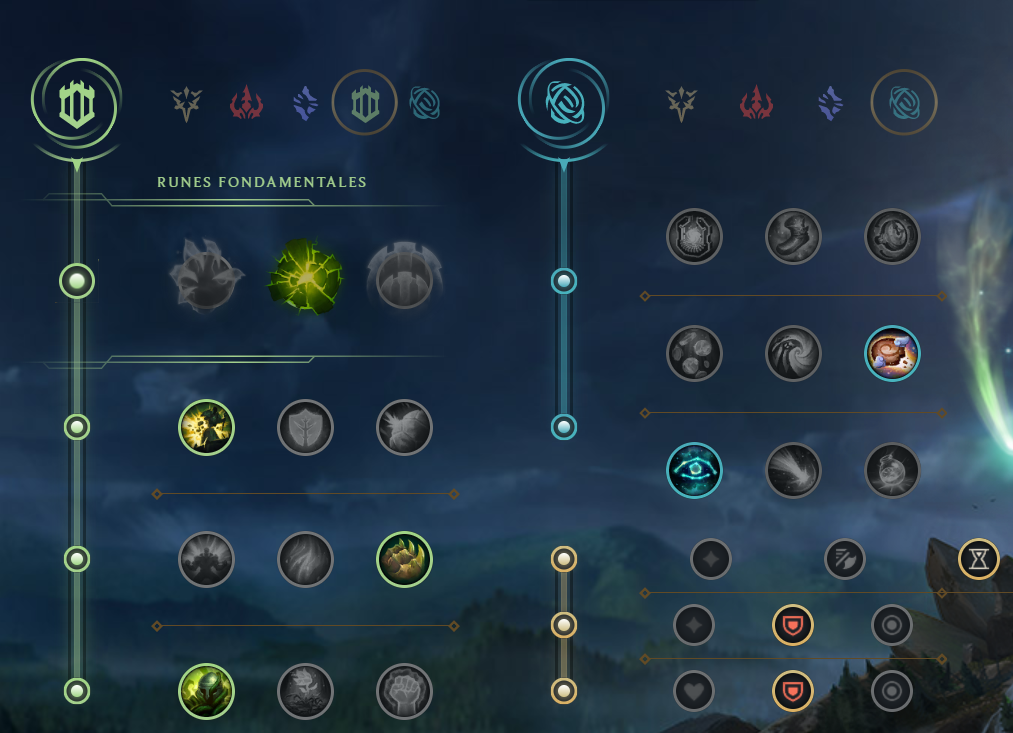
Task: Choose the Font of Life shield rune
Action: pos(305,428)
